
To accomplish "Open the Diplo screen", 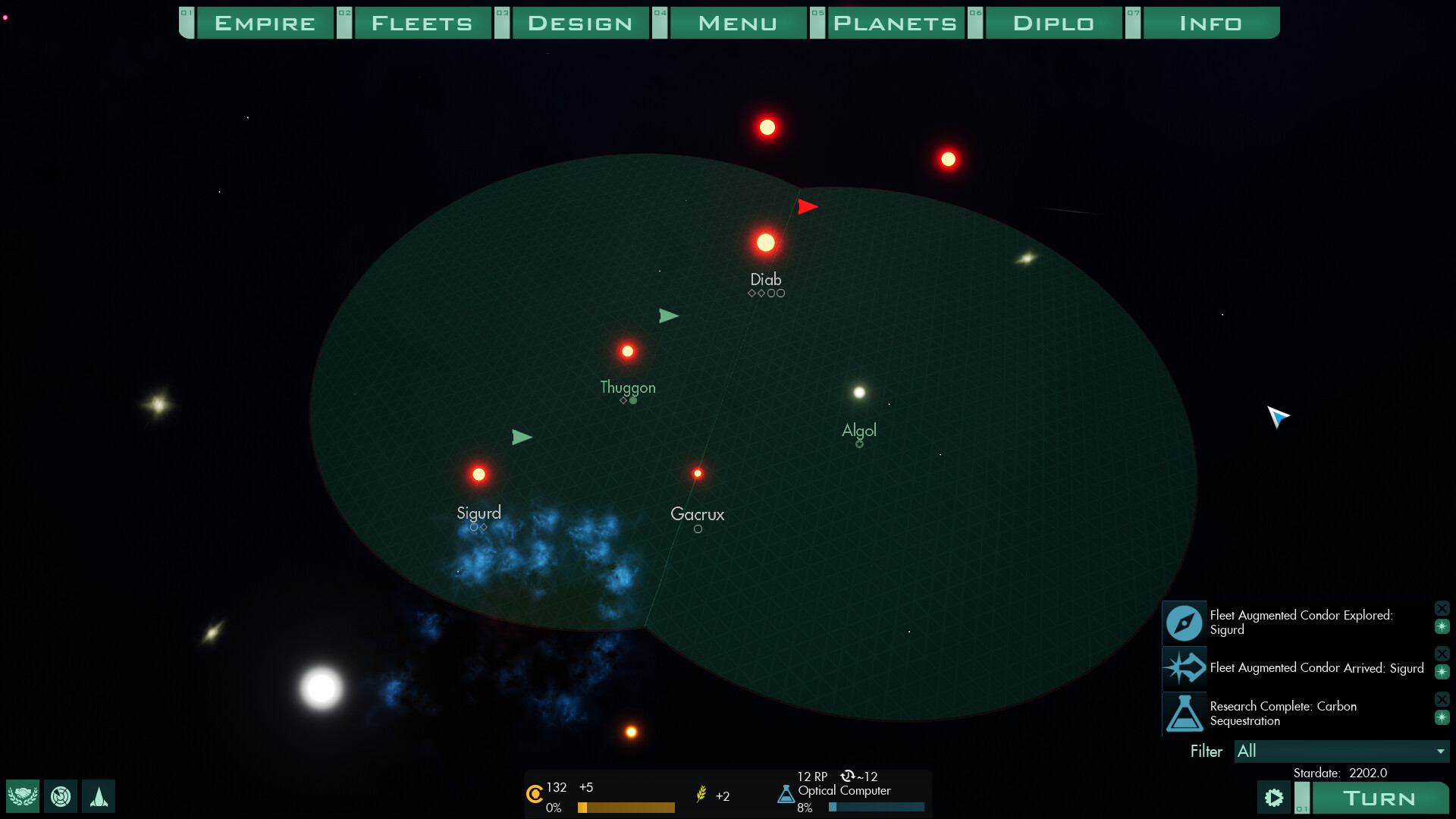I will pyautogui.click(x=1053, y=23).
